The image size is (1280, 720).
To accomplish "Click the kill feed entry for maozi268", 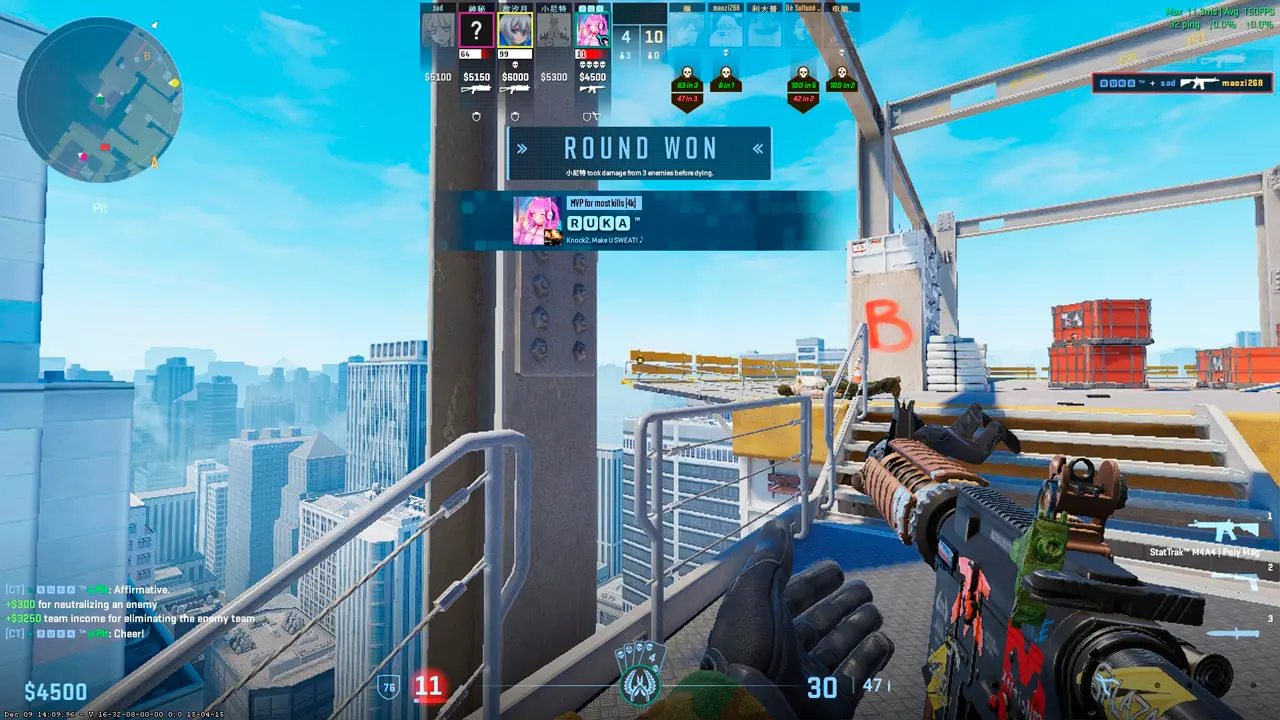I will point(1184,83).
